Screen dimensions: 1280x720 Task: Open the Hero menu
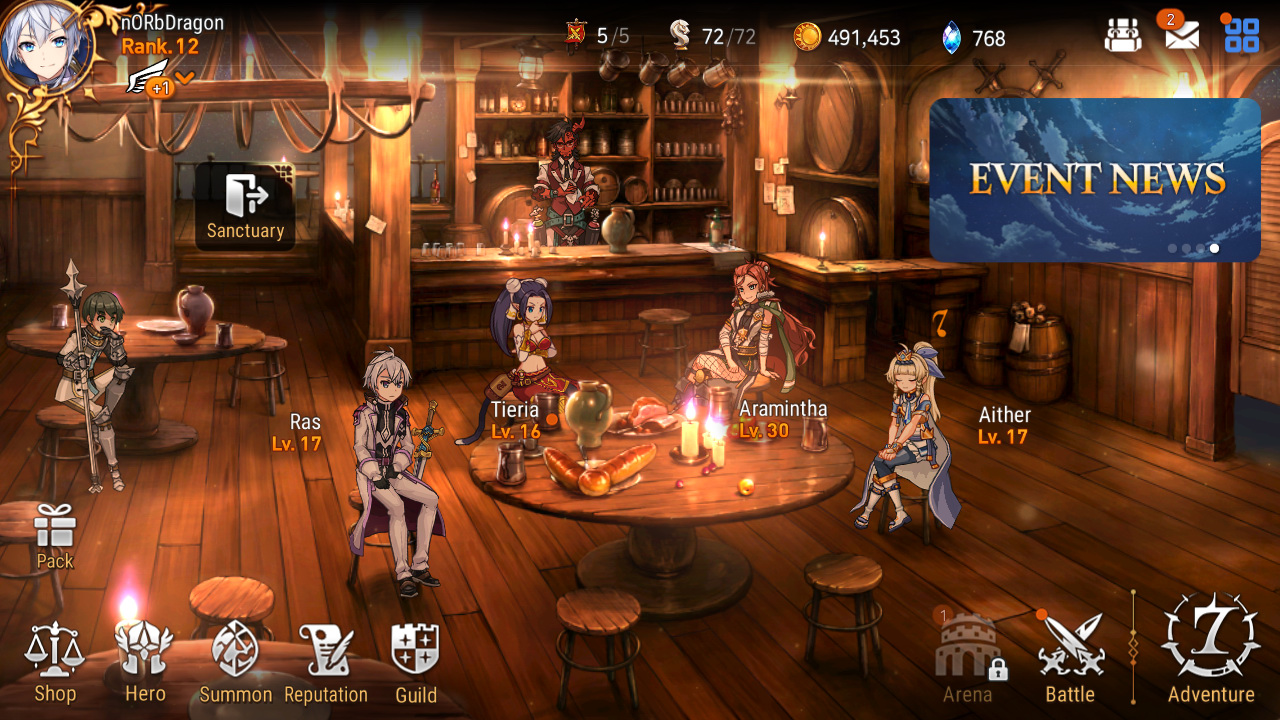click(x=145, y=661)
